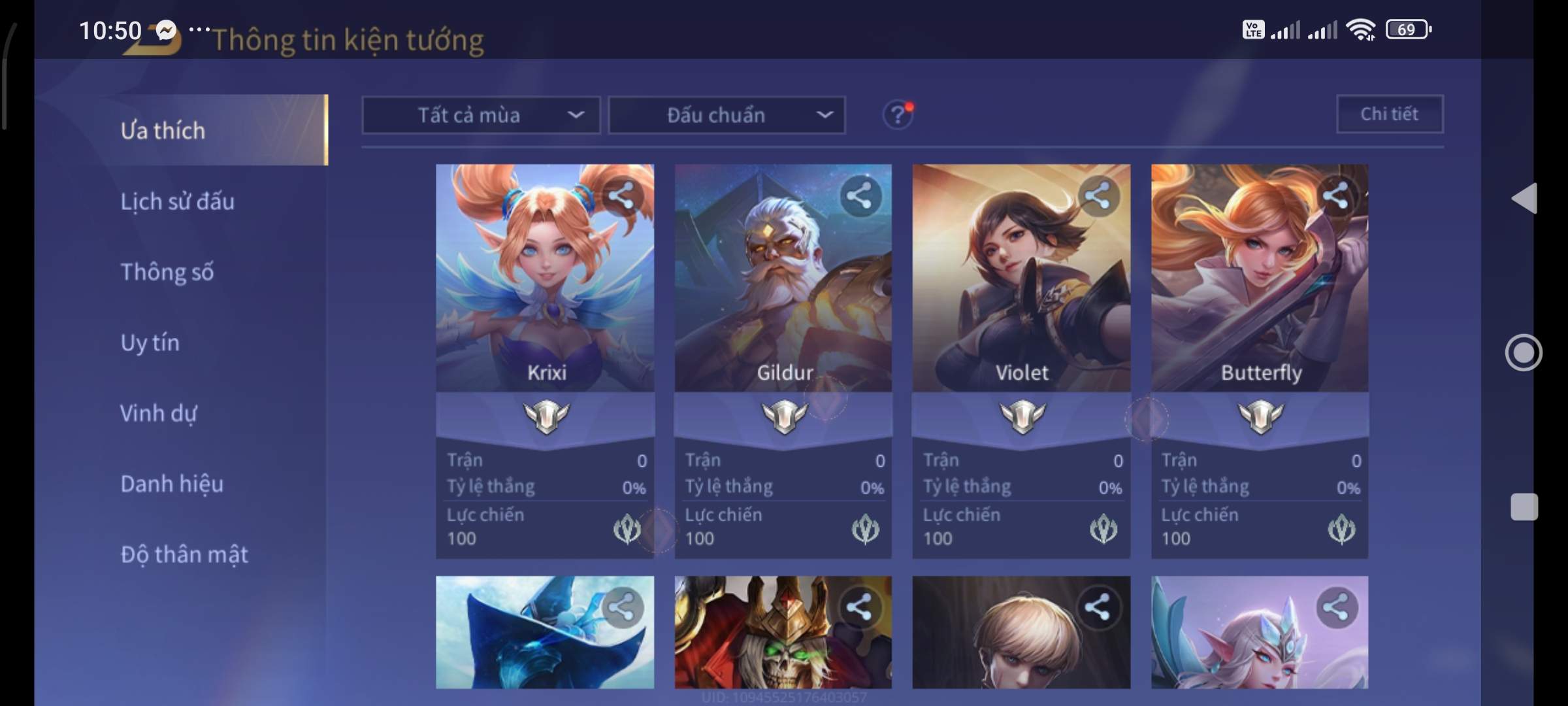Open the Tất cả mùa season dropdown

[x=481, y=116]
